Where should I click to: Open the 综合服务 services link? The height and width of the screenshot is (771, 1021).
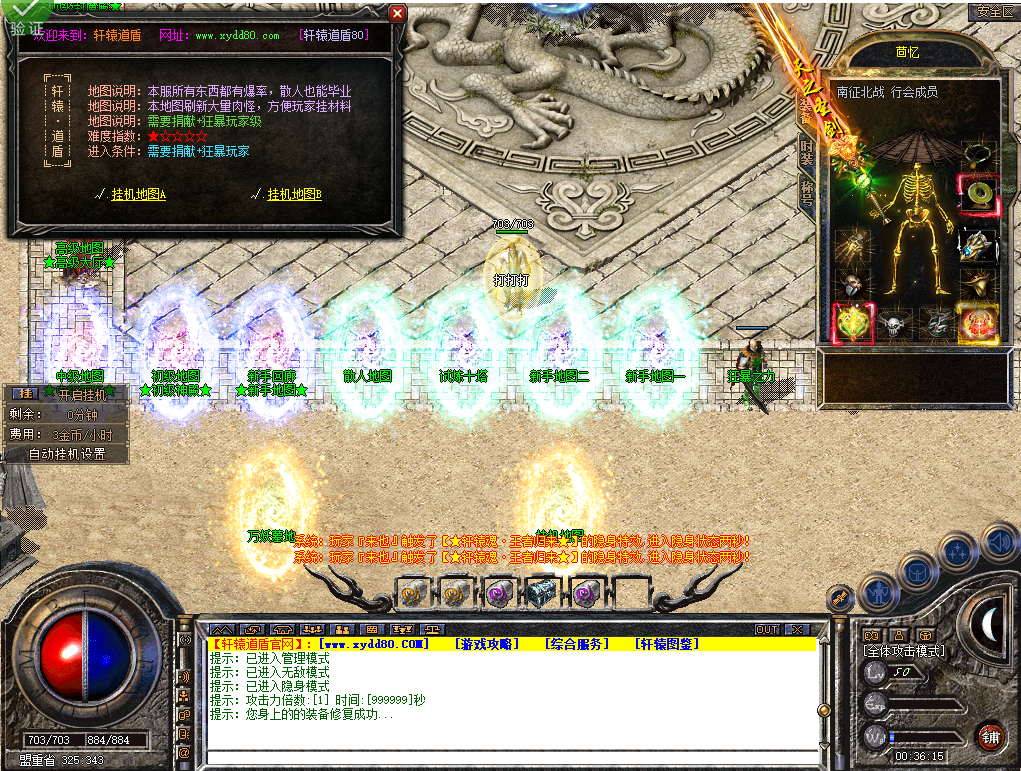coord(576,644)
